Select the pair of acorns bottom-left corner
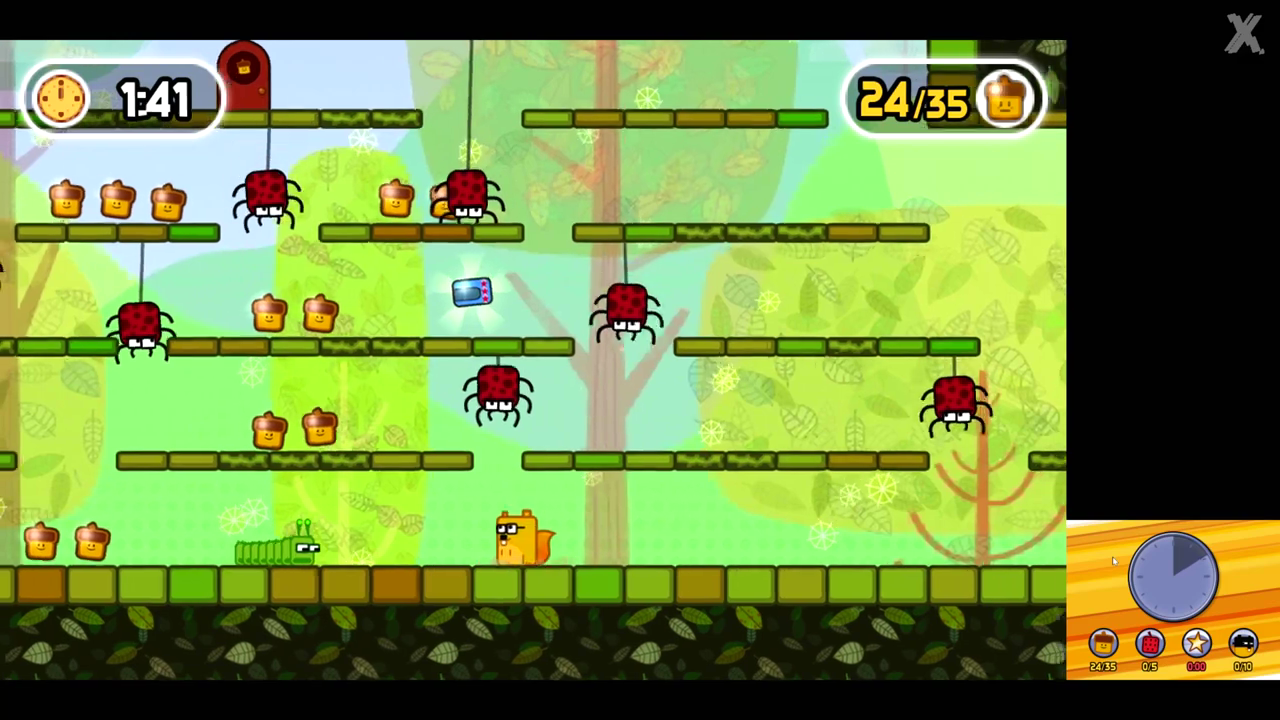Image resolution: width=1280 pixels, height=720 pixels. click(65, 542)
